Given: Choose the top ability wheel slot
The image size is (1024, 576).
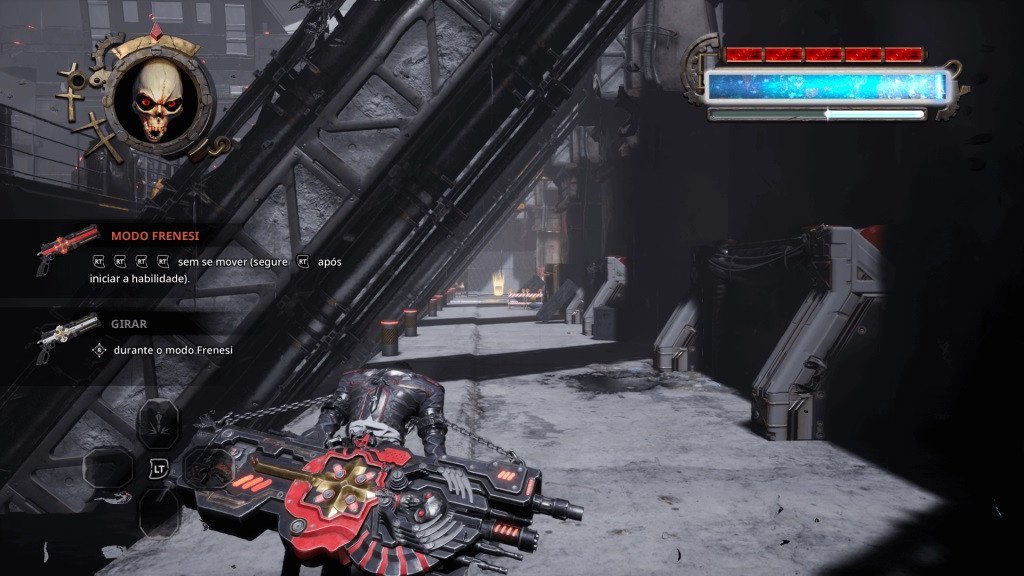Looking at the screenshot, I should pyautogui.click(x=158, y=423).
